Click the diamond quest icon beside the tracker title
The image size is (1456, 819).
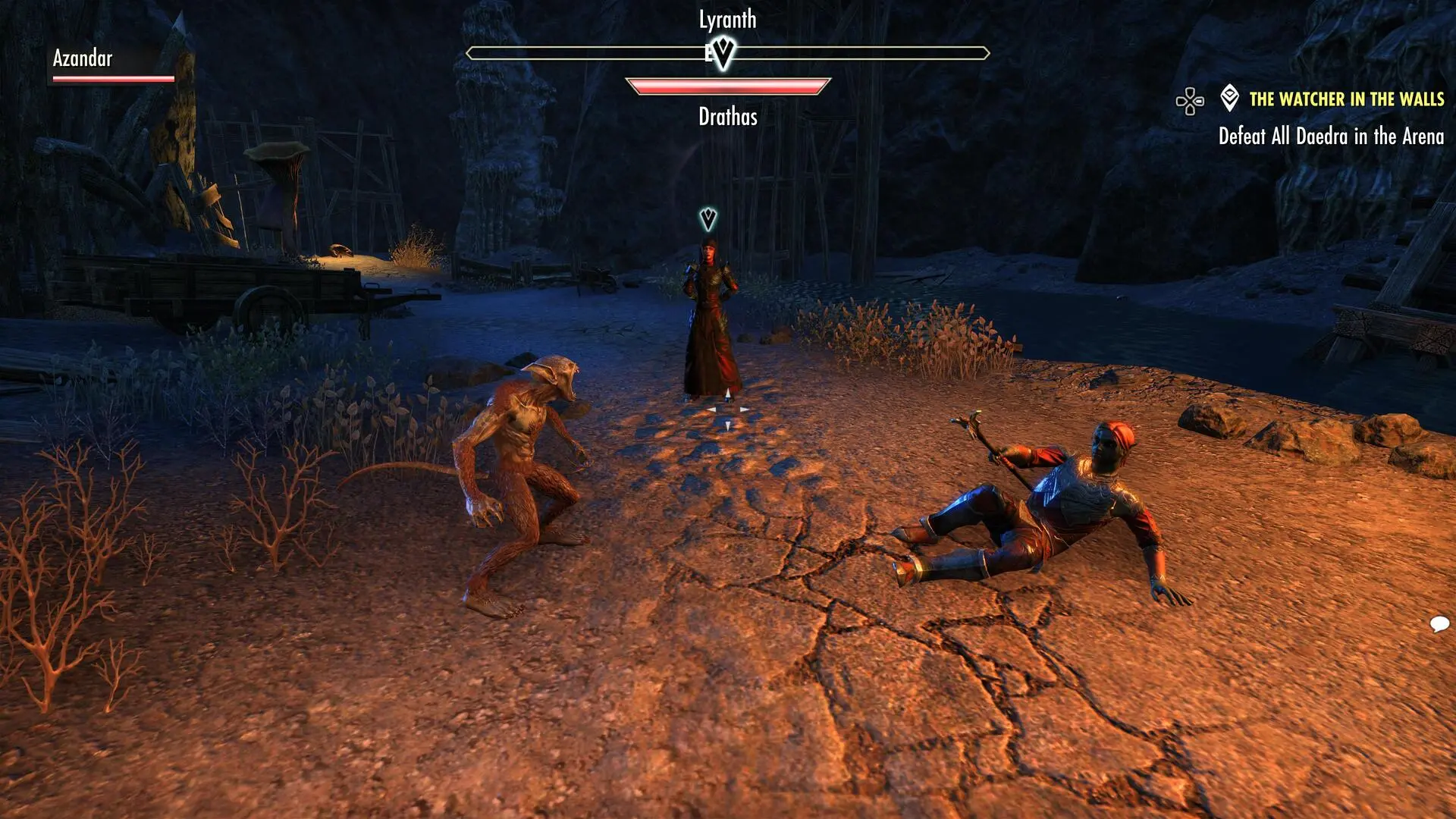tap(1229, 98)
